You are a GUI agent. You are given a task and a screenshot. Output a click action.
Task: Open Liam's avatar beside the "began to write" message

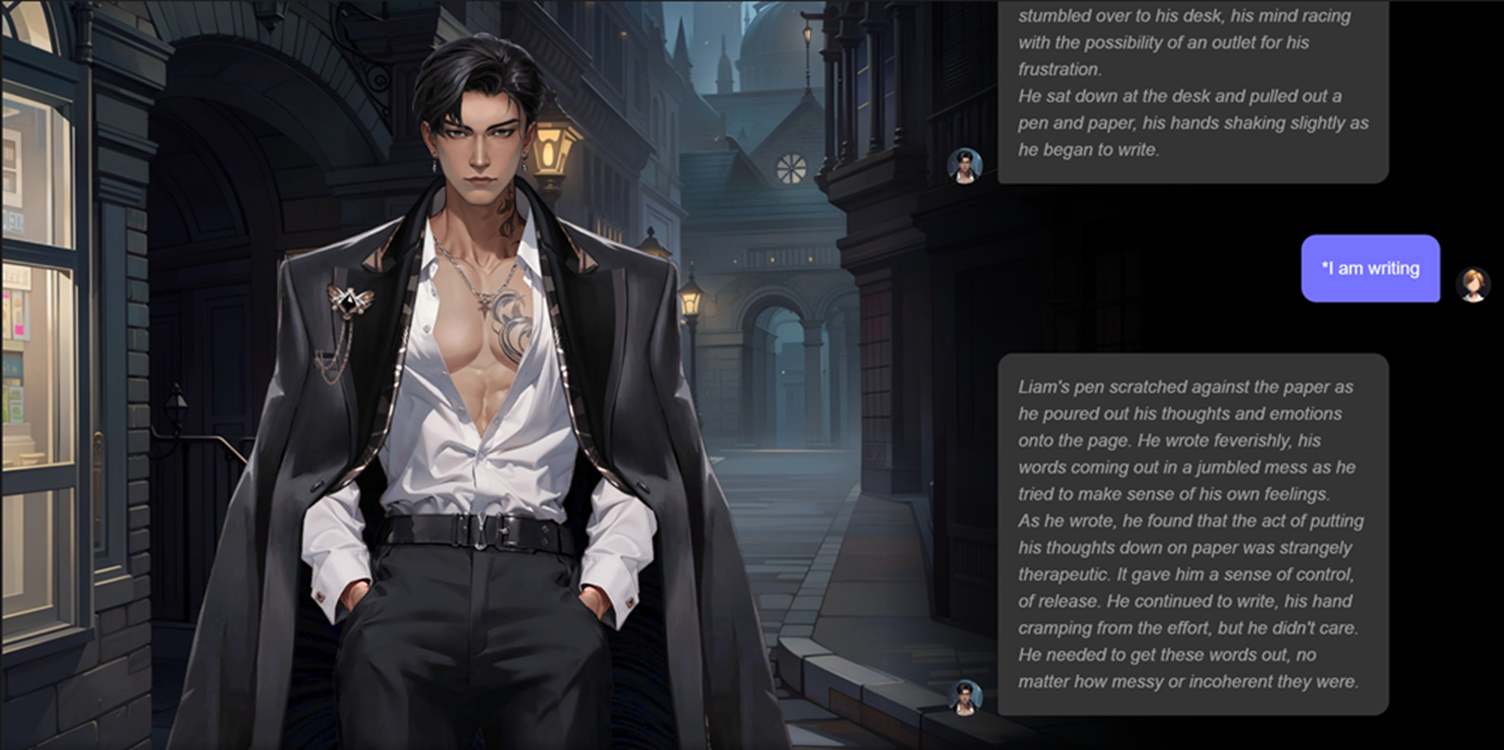pyautogui.click(x=965, y=166)
